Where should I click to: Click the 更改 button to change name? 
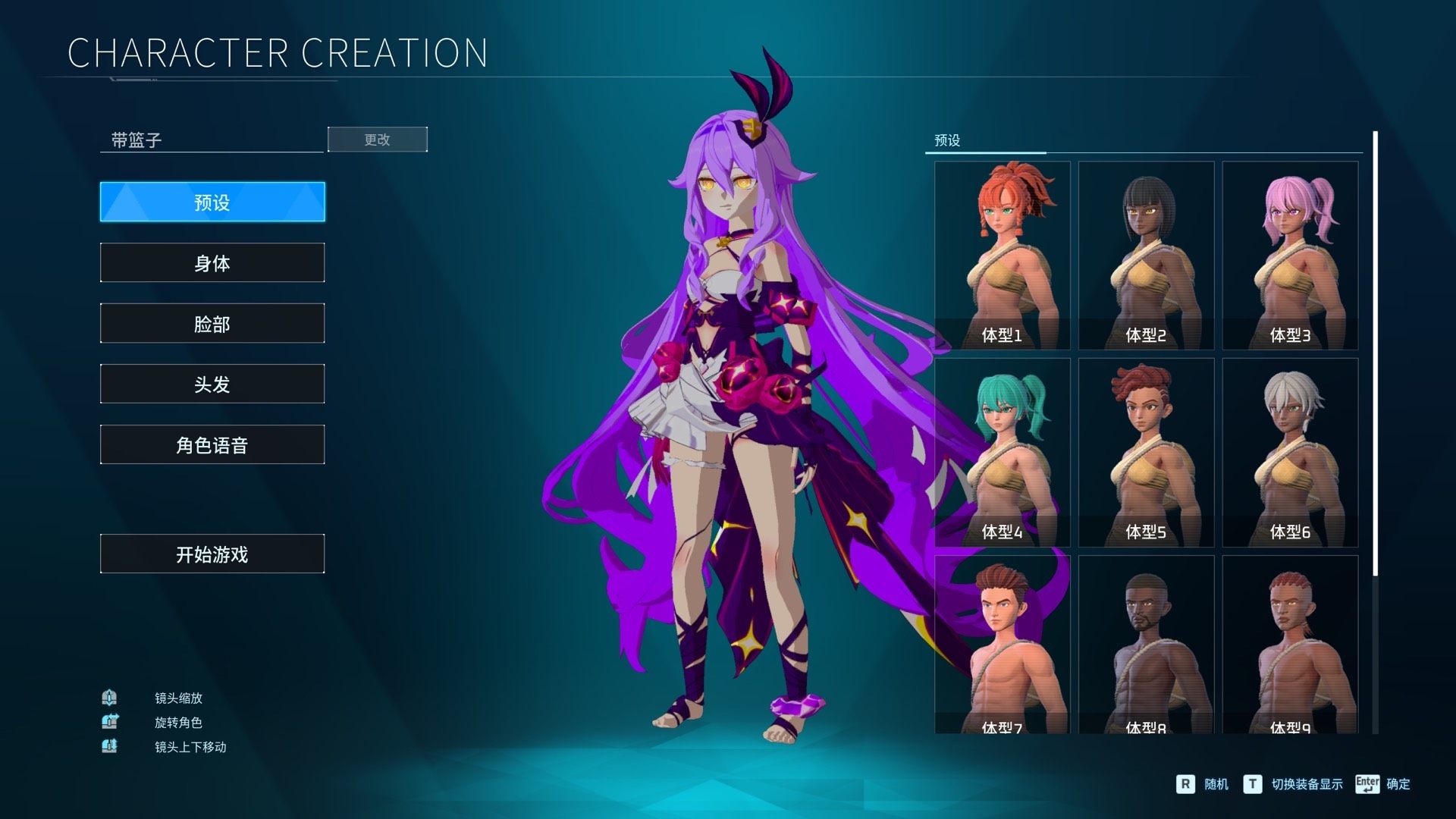[x=377, y=140]
